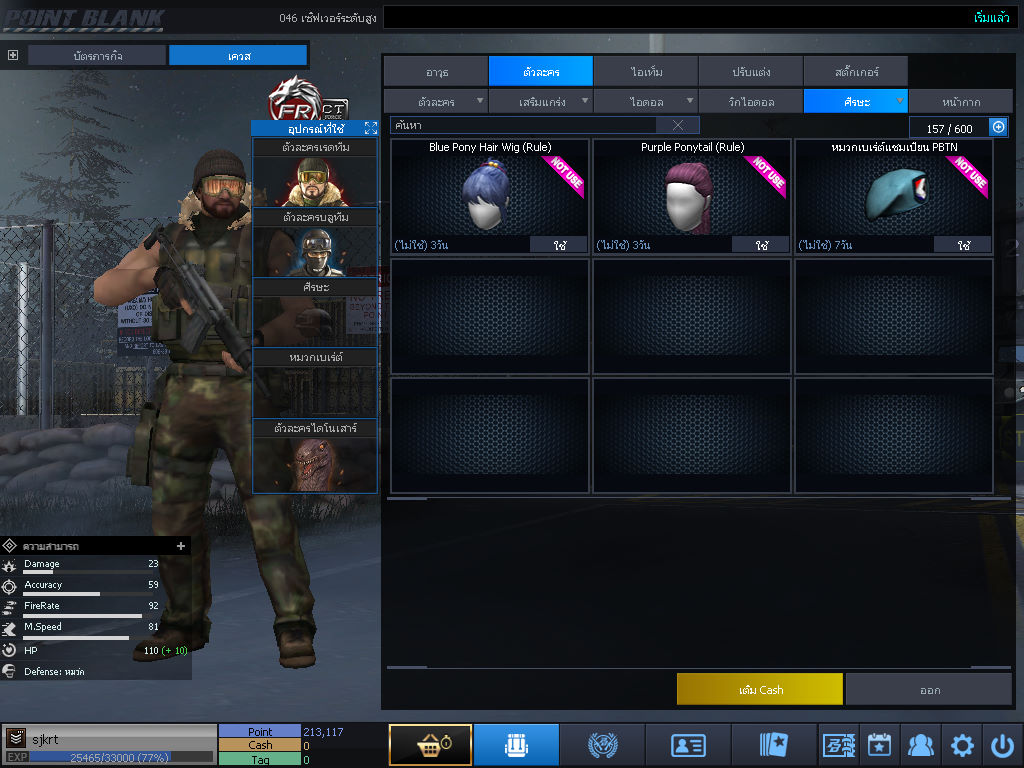Viewport: 1024px width, 768px height.
Task: Open the shop basket icon
Action: pos(430,745)
